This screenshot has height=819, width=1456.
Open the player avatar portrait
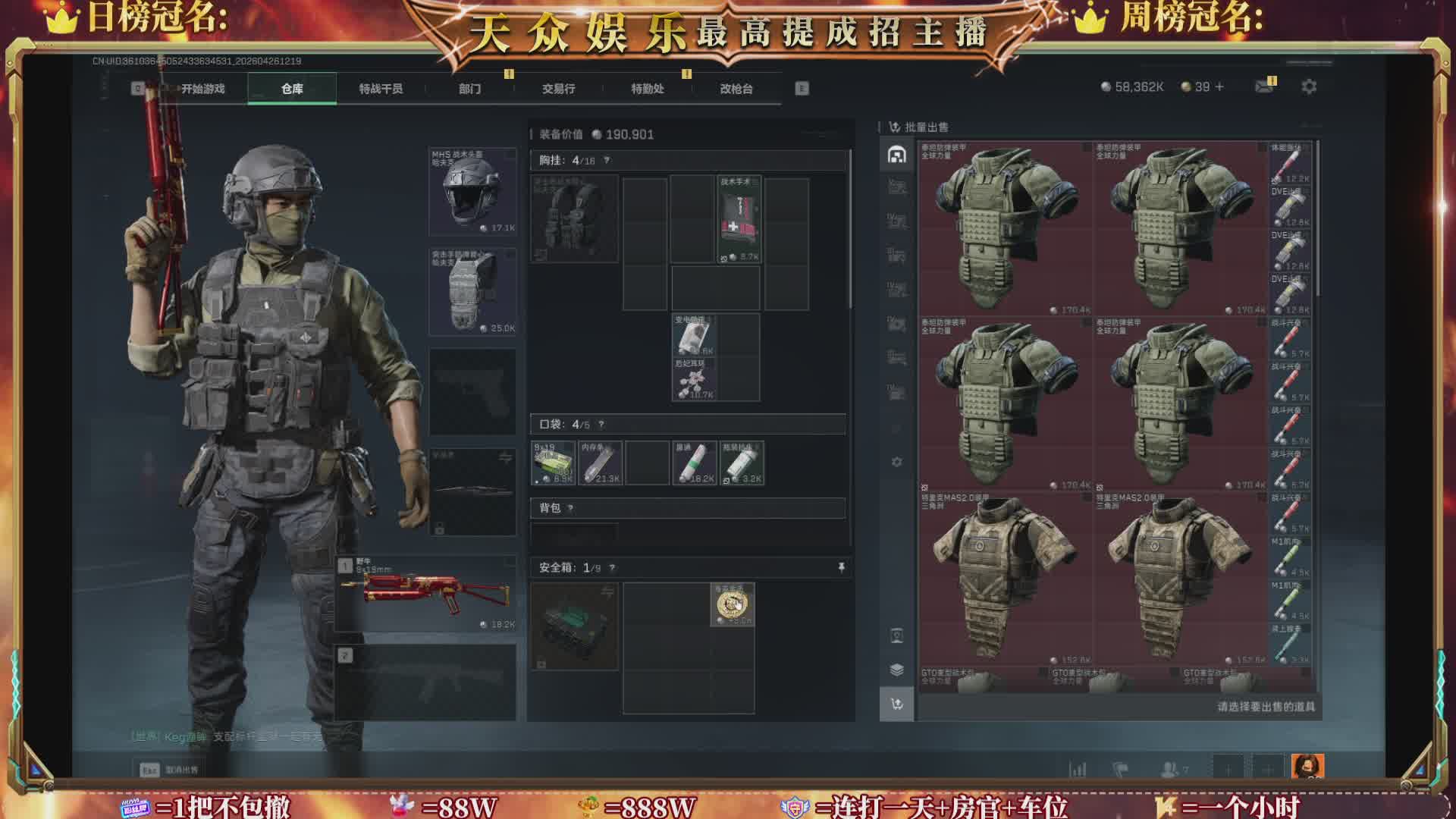coord(1307,767)
